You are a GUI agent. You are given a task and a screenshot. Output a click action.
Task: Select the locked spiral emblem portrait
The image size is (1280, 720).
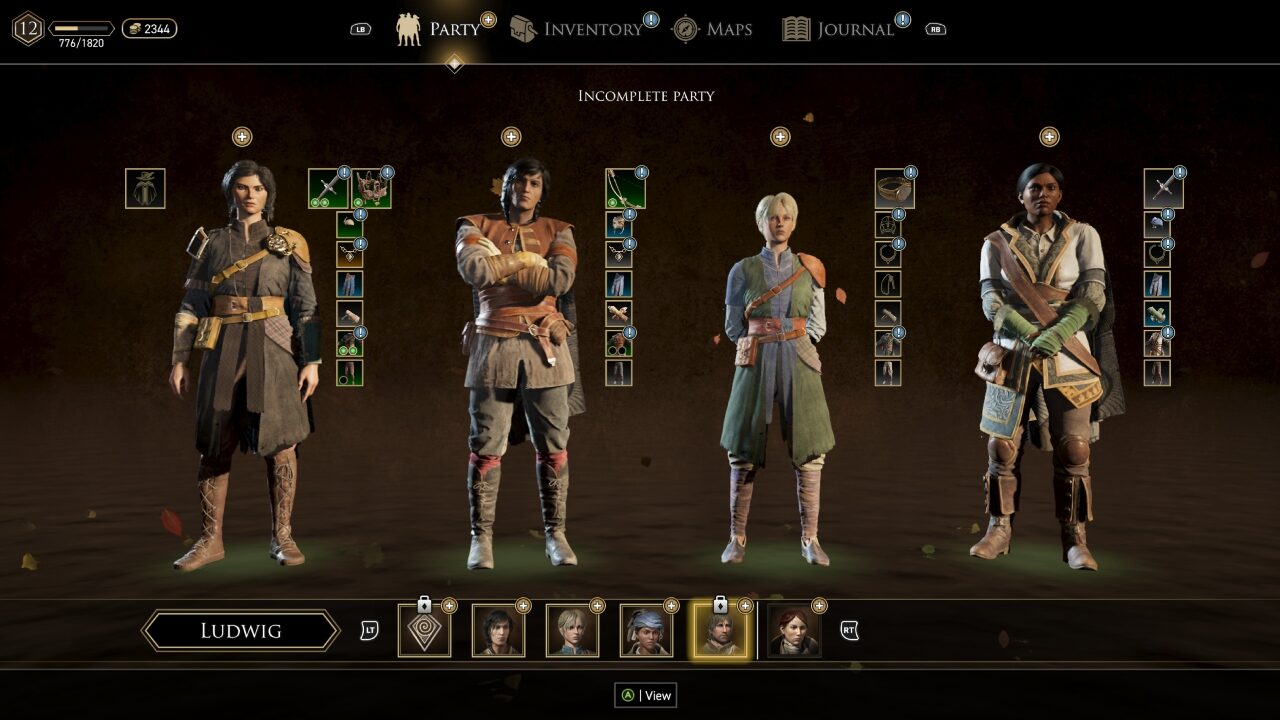click(424, 631)
